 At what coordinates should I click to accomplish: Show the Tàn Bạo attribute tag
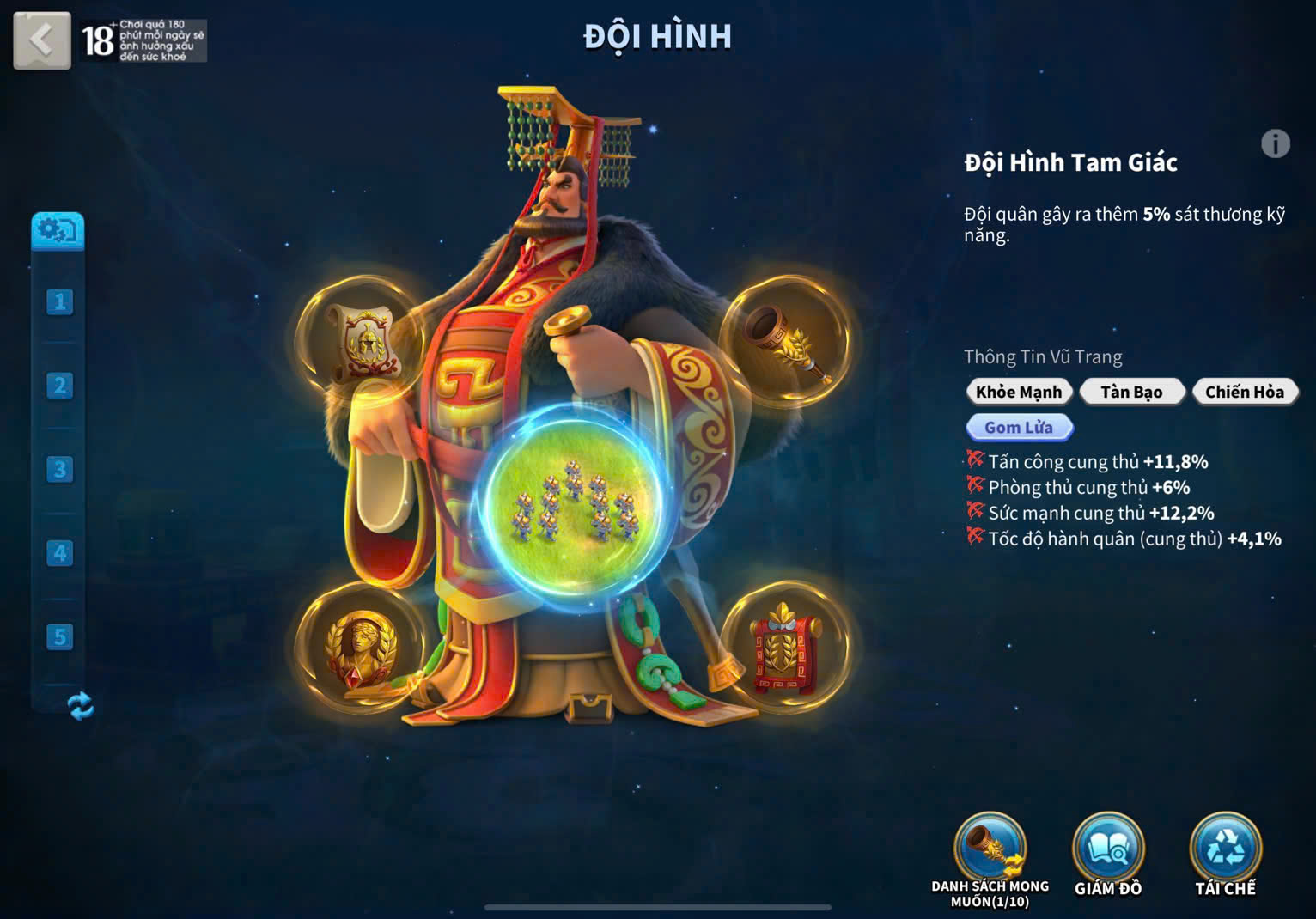point(1131,392)
